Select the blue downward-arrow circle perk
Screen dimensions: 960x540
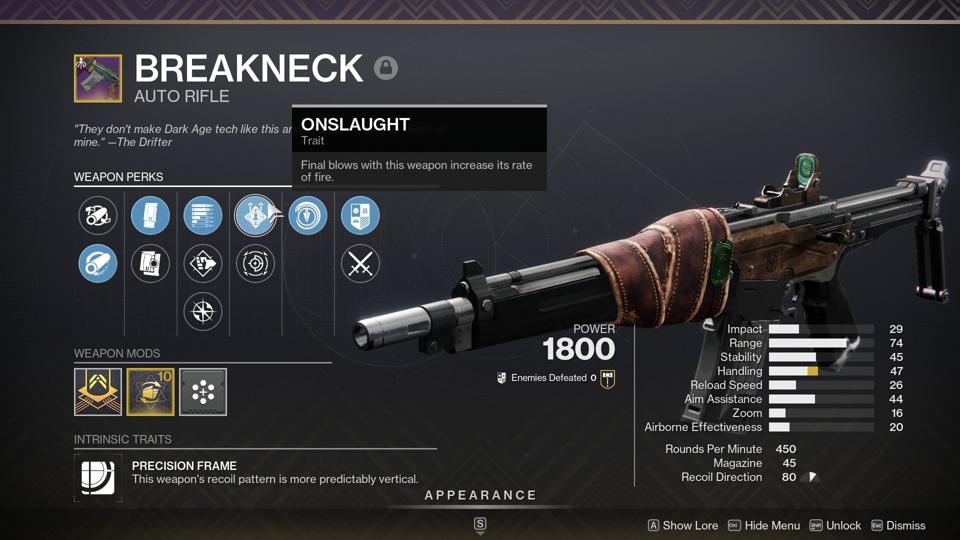(x=308, y=215)
